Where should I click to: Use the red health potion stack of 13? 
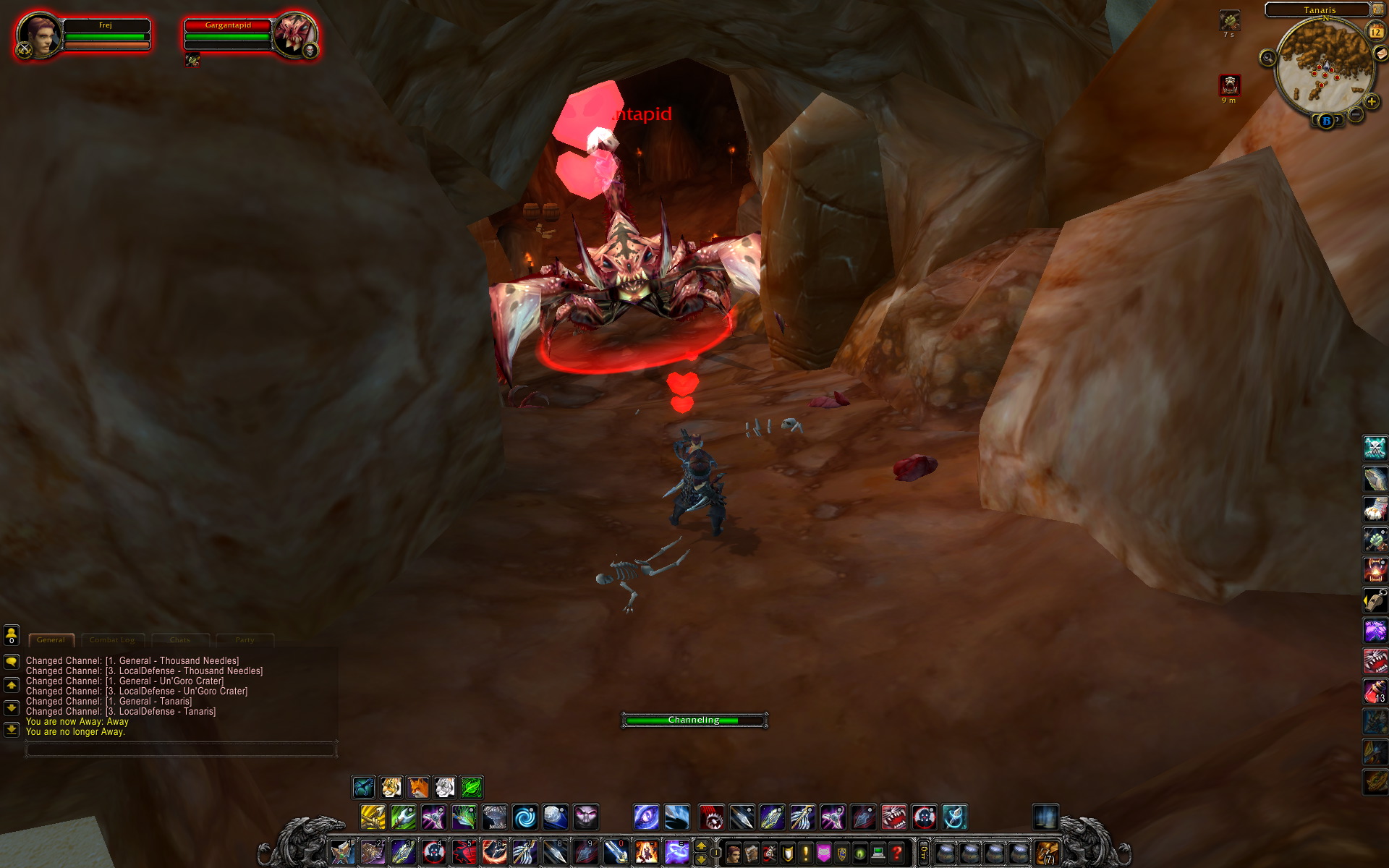coord(1375,692)
